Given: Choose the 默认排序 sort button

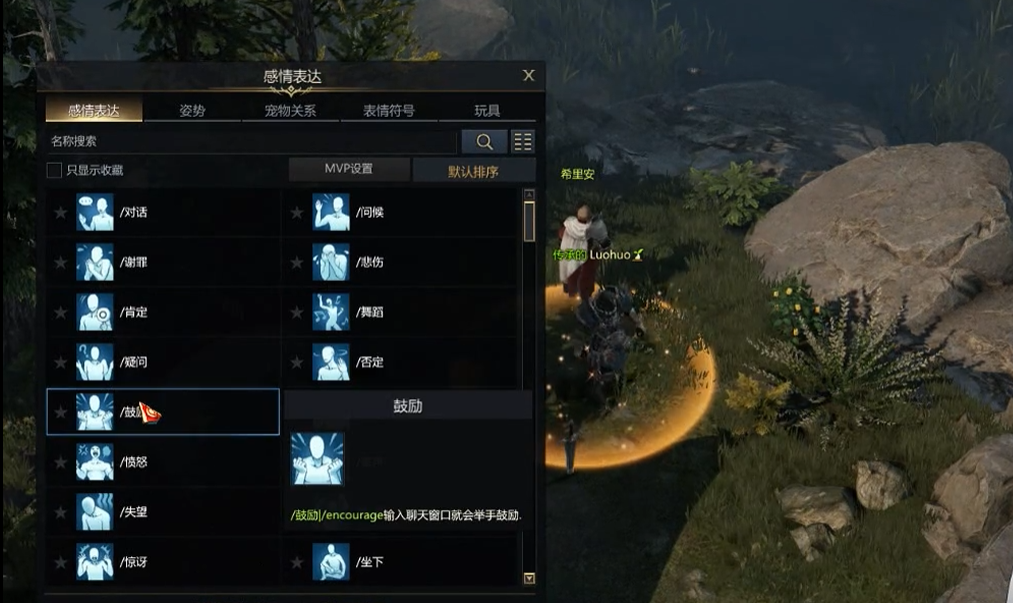Looking at the screenshot, I should pyautogui.click(x=473, y=171).
